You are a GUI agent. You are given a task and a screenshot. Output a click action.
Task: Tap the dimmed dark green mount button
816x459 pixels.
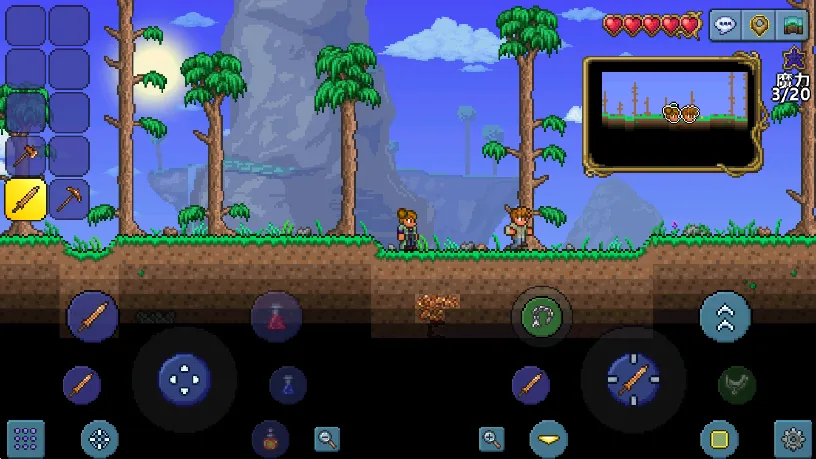click(736, 385)
